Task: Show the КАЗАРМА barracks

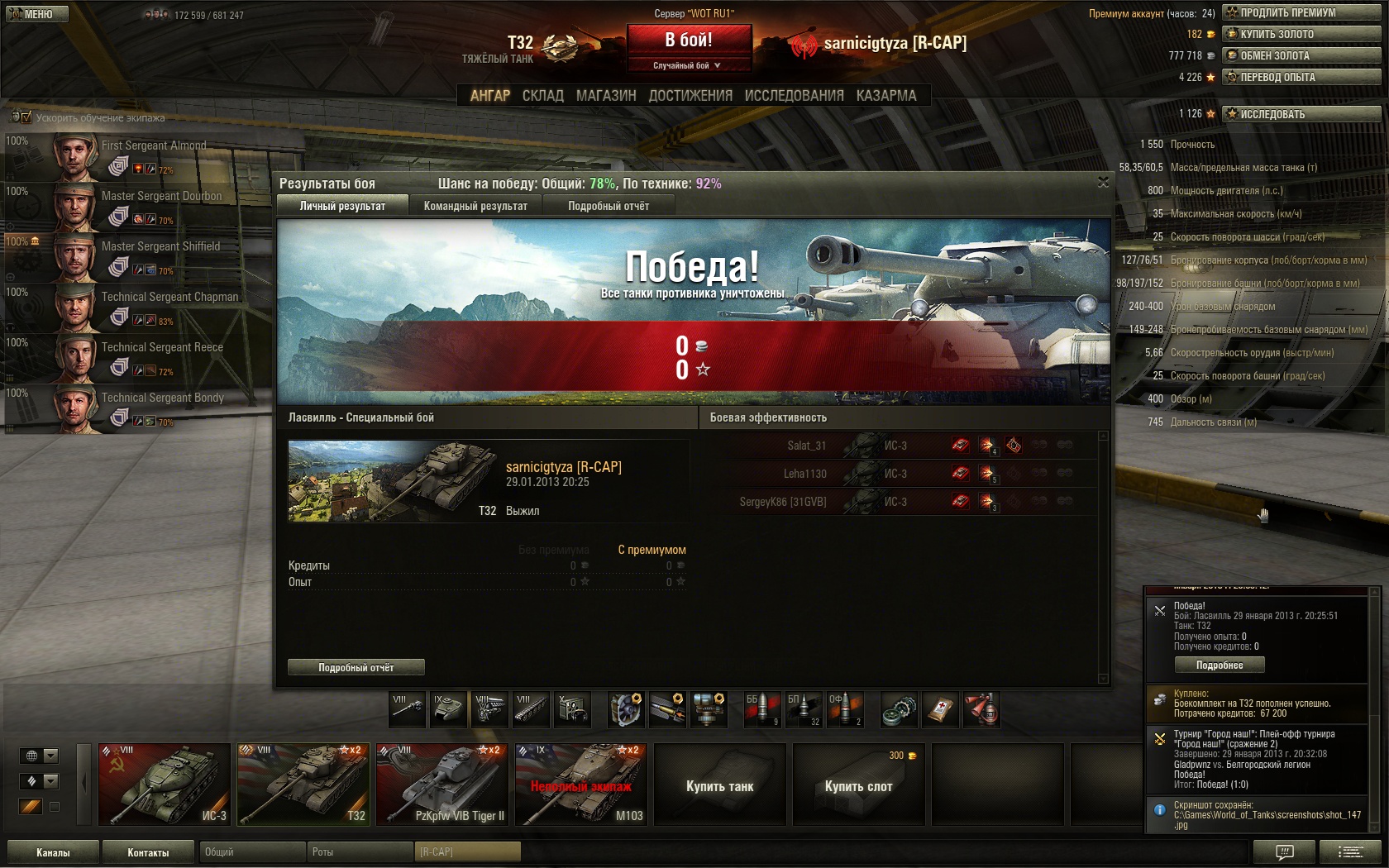Action: (x=886, y=96)
